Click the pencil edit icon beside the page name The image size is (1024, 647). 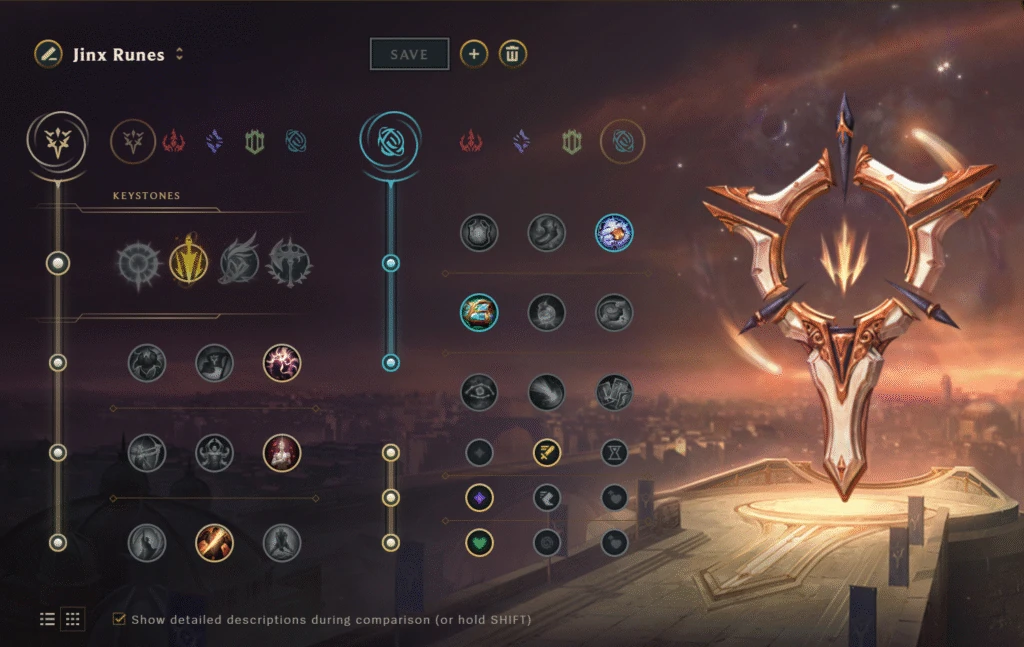pos(47,54)
